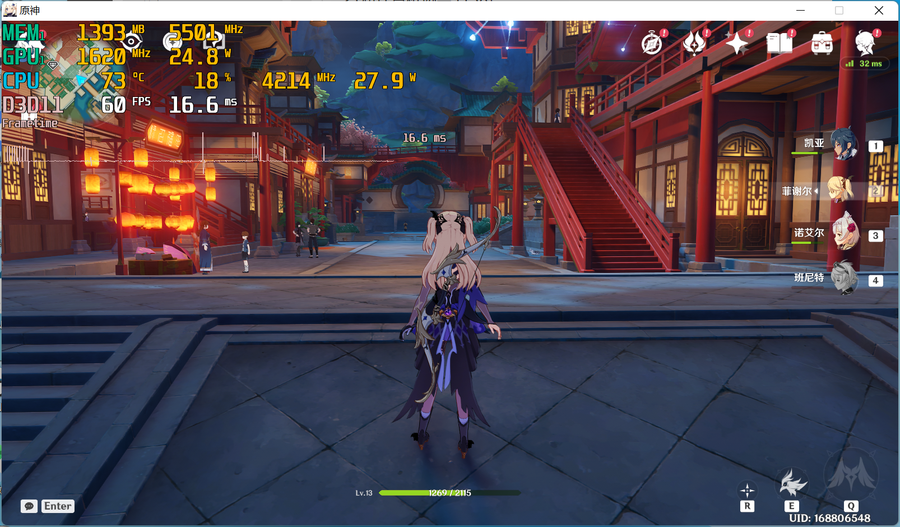Select party member 菲谢尔
The height and width of the screenshot is (527, 900).
tap(846, 190)
